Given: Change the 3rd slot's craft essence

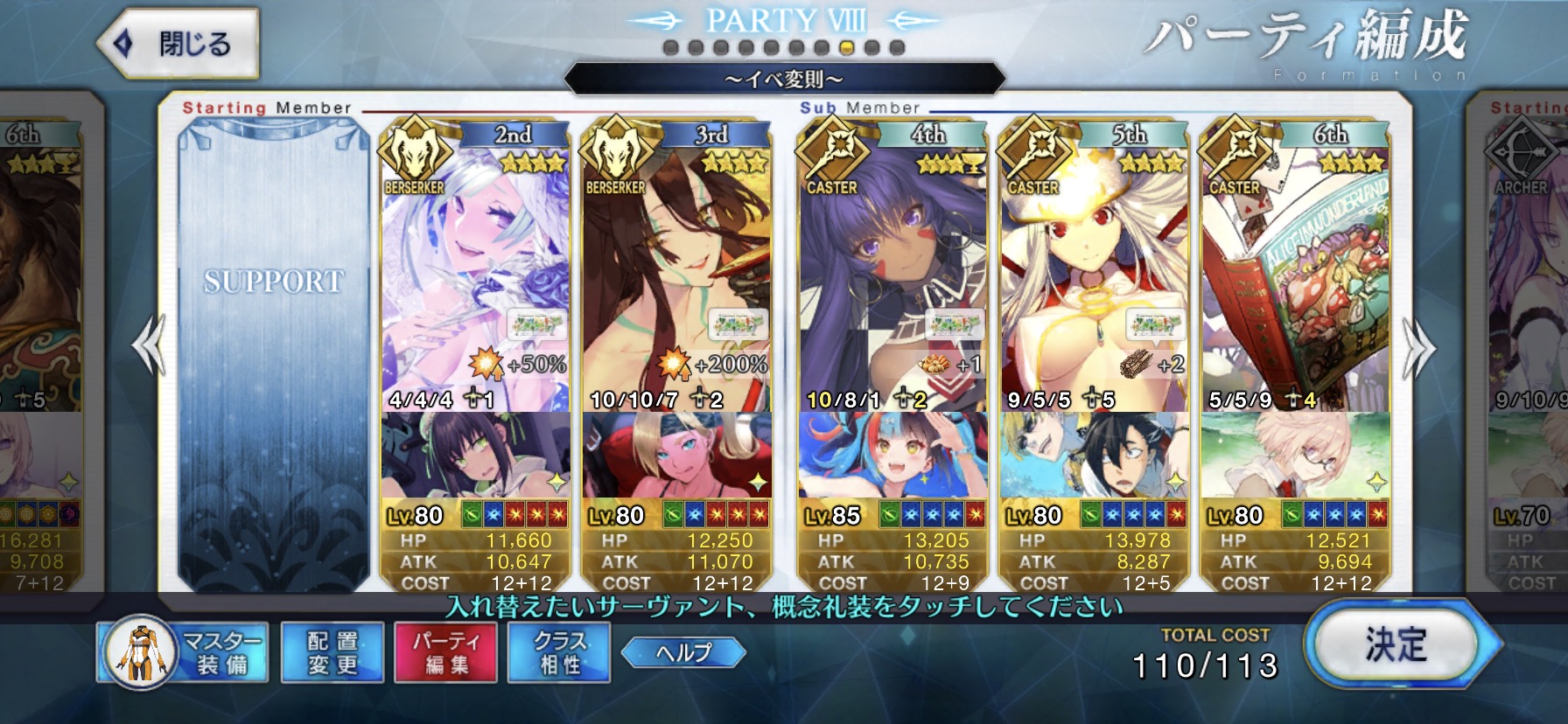Looking at the screenshot, I should click(676, 455).
